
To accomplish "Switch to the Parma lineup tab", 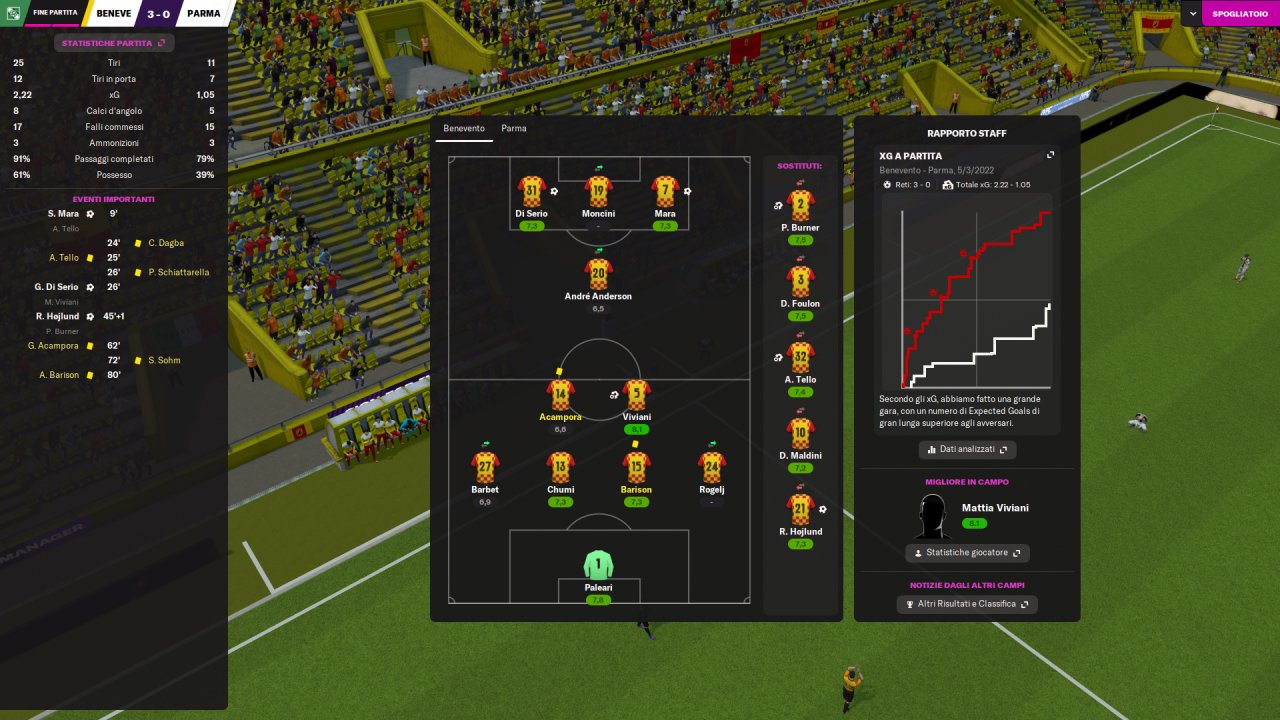I will pyautogui.click(x=514, y=129).
